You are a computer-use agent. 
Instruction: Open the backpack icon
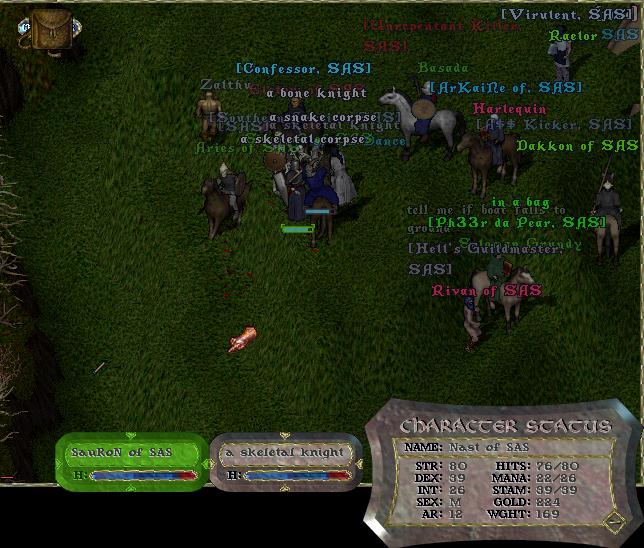point(44,29)
